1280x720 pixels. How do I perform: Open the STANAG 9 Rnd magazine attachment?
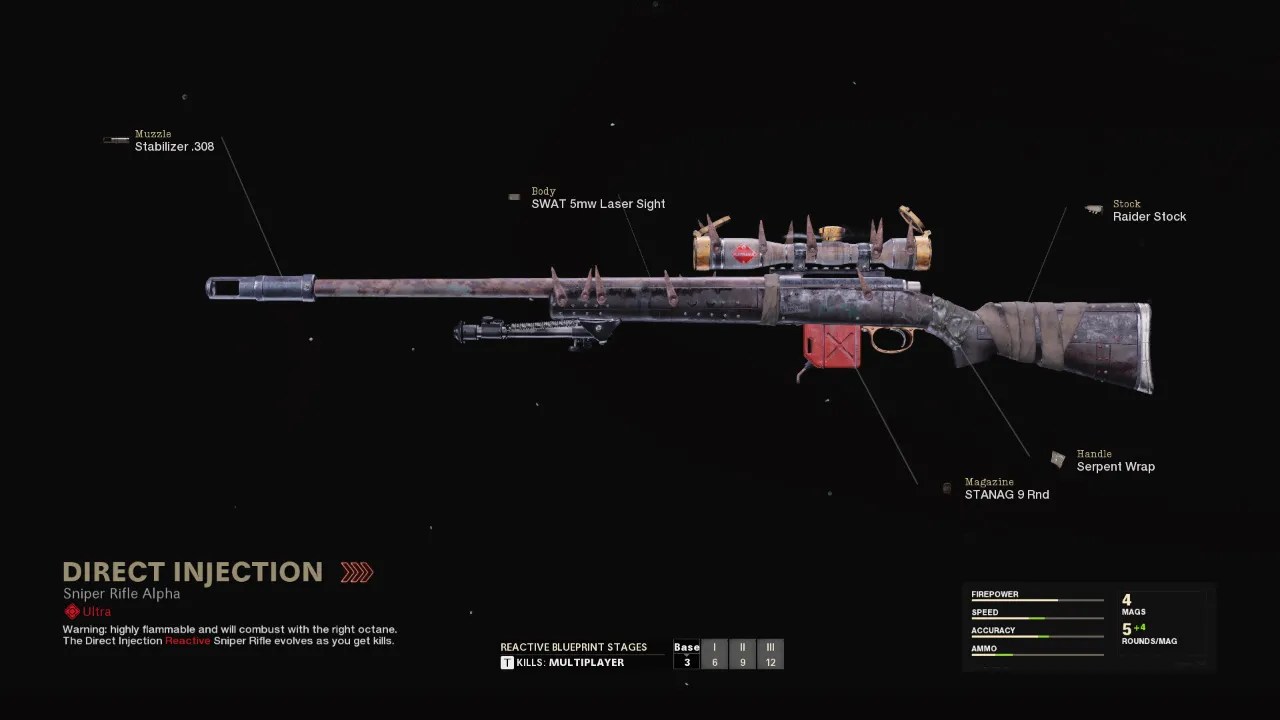point(1006,494)
